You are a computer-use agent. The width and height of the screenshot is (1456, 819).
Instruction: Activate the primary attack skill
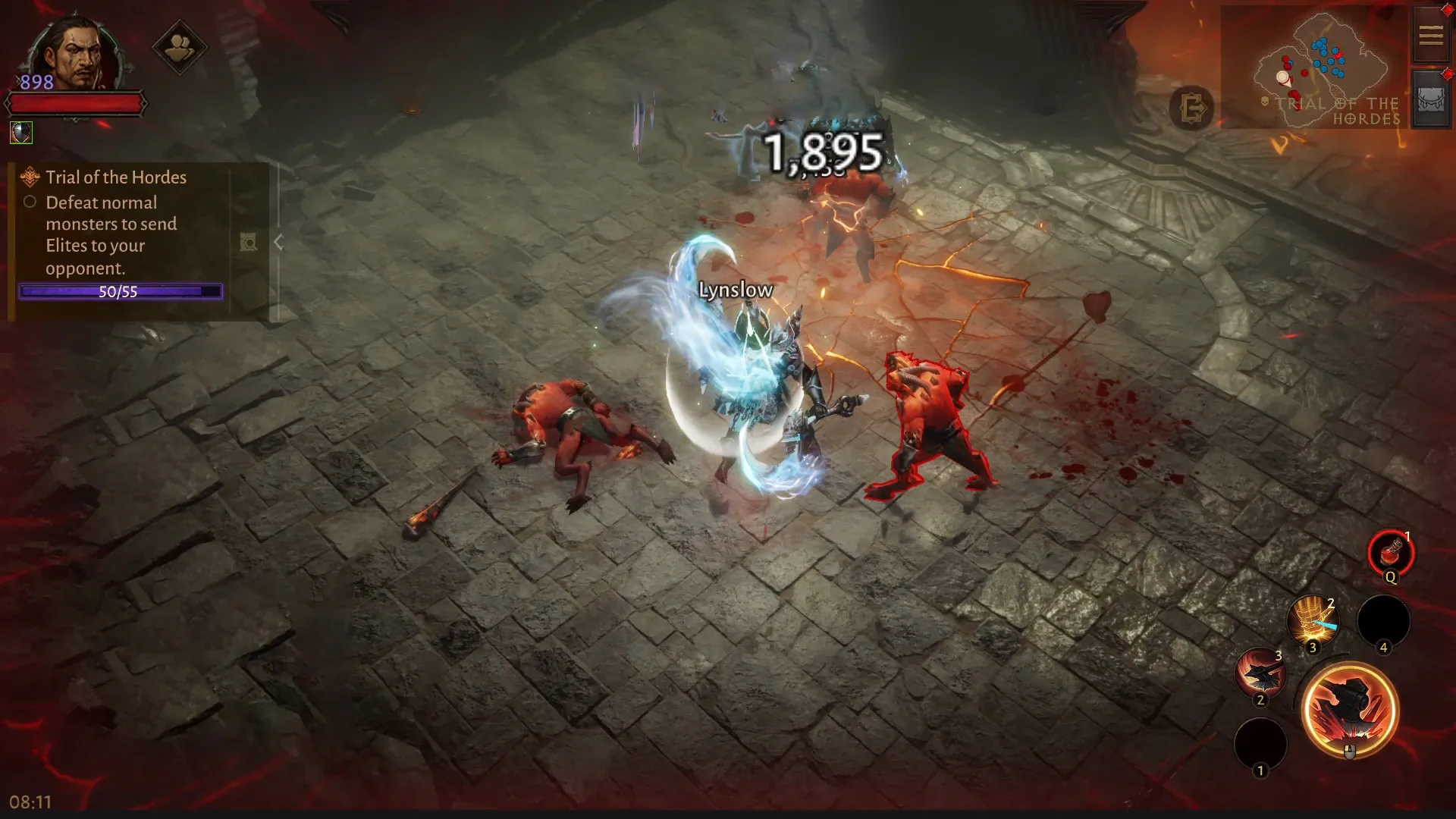tap(1349, 710)
